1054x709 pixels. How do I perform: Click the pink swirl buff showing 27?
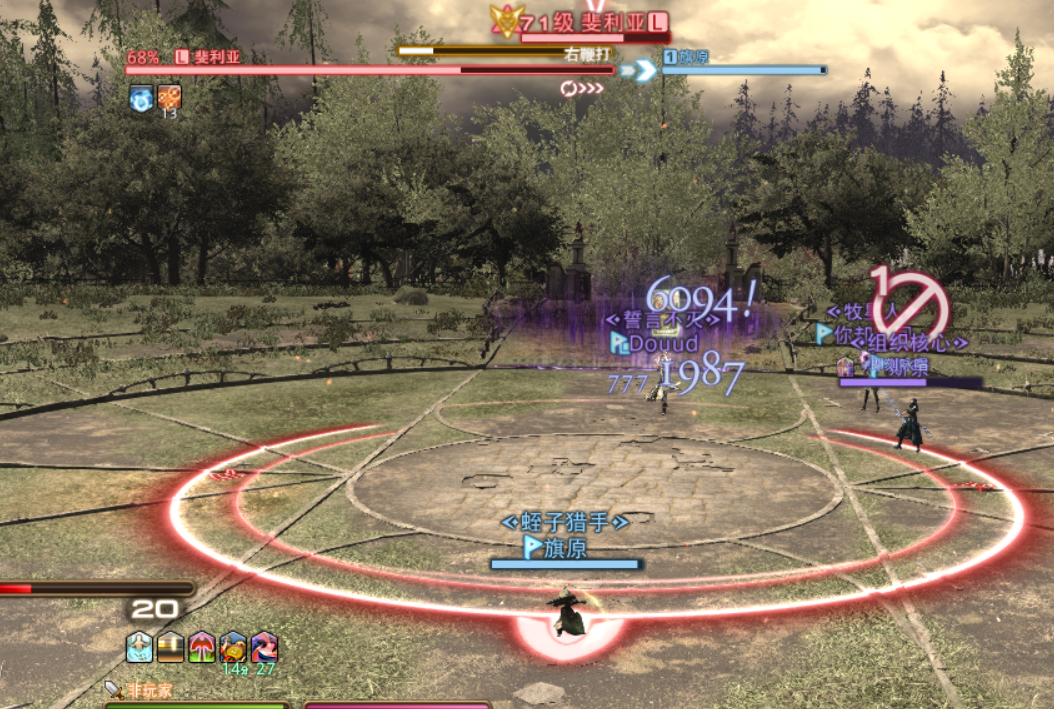click(x=264, y=647)
